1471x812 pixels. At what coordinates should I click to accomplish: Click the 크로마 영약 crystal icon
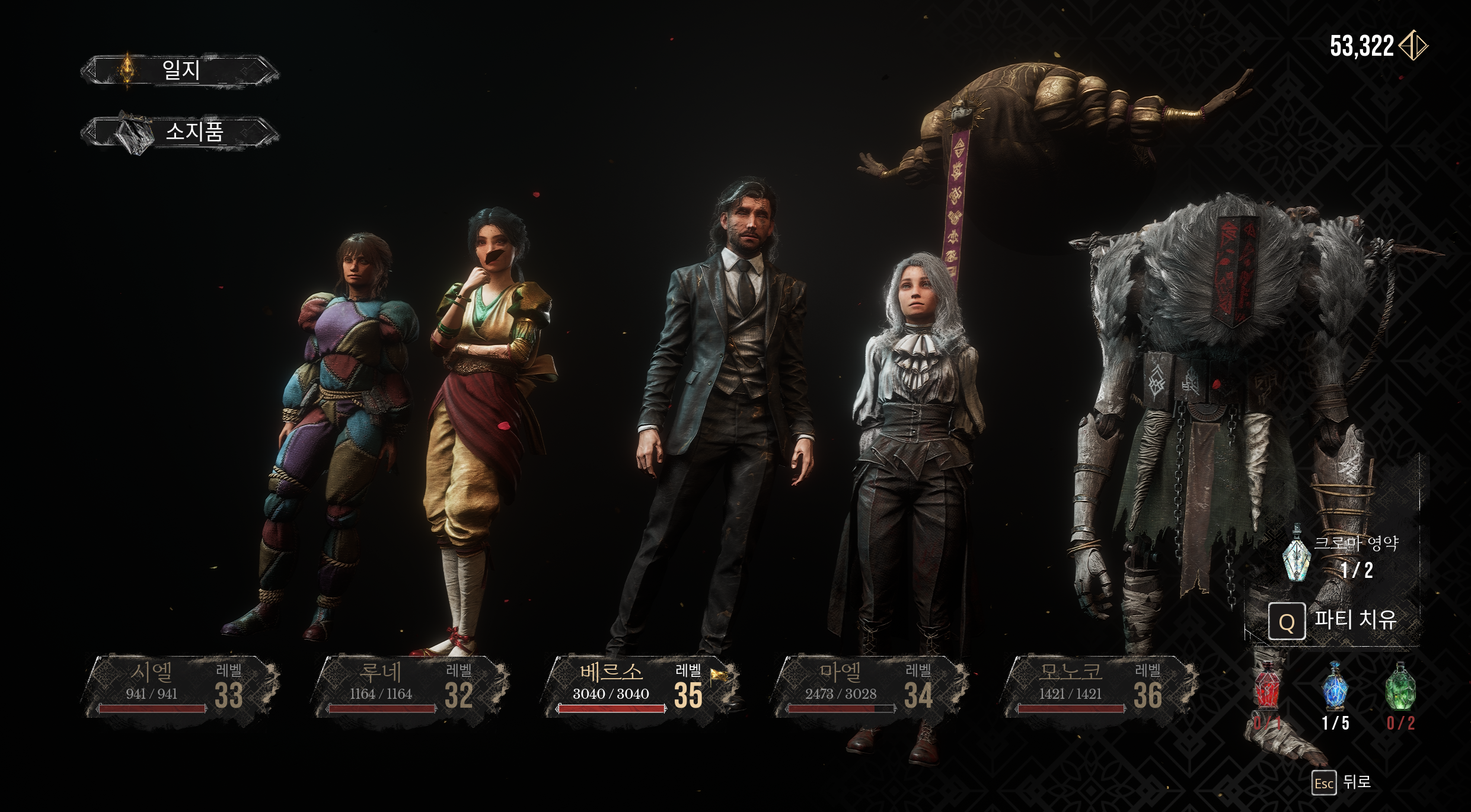(x=1296, y=554)
